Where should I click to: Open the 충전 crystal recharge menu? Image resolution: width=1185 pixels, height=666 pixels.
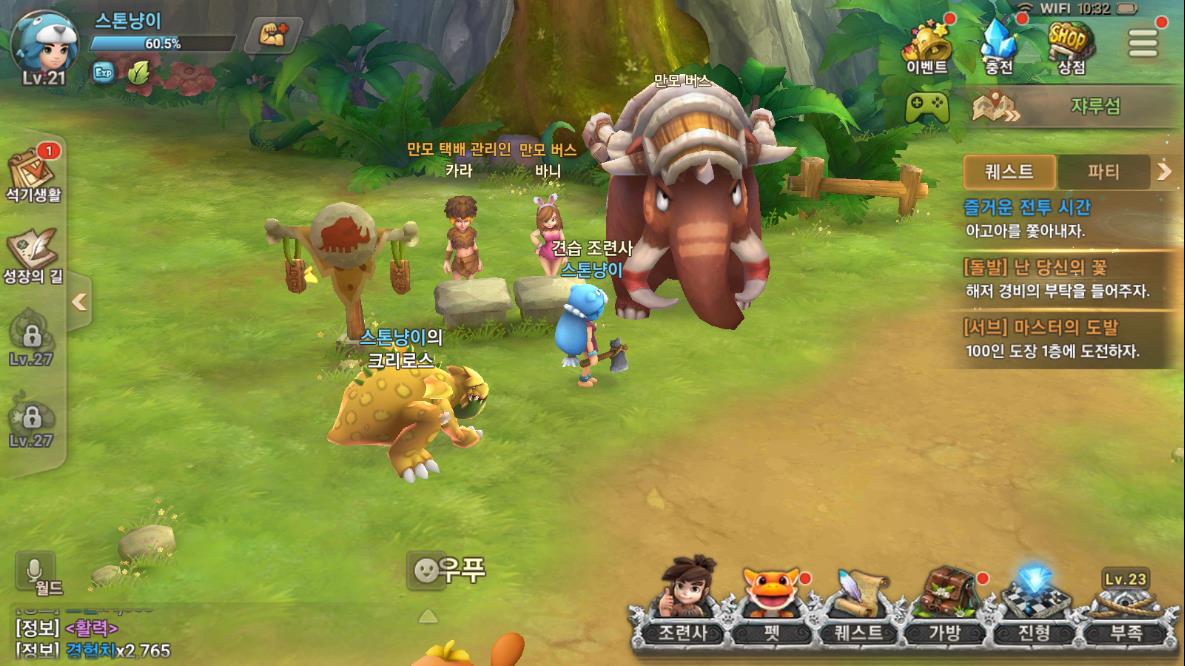point(997,47)
